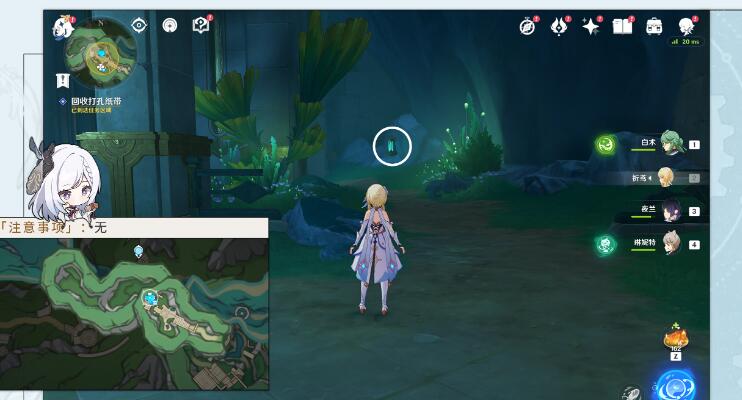Open the Battle Pass winged emblem icon
742x400 pixels.
[x=559, y=27]
